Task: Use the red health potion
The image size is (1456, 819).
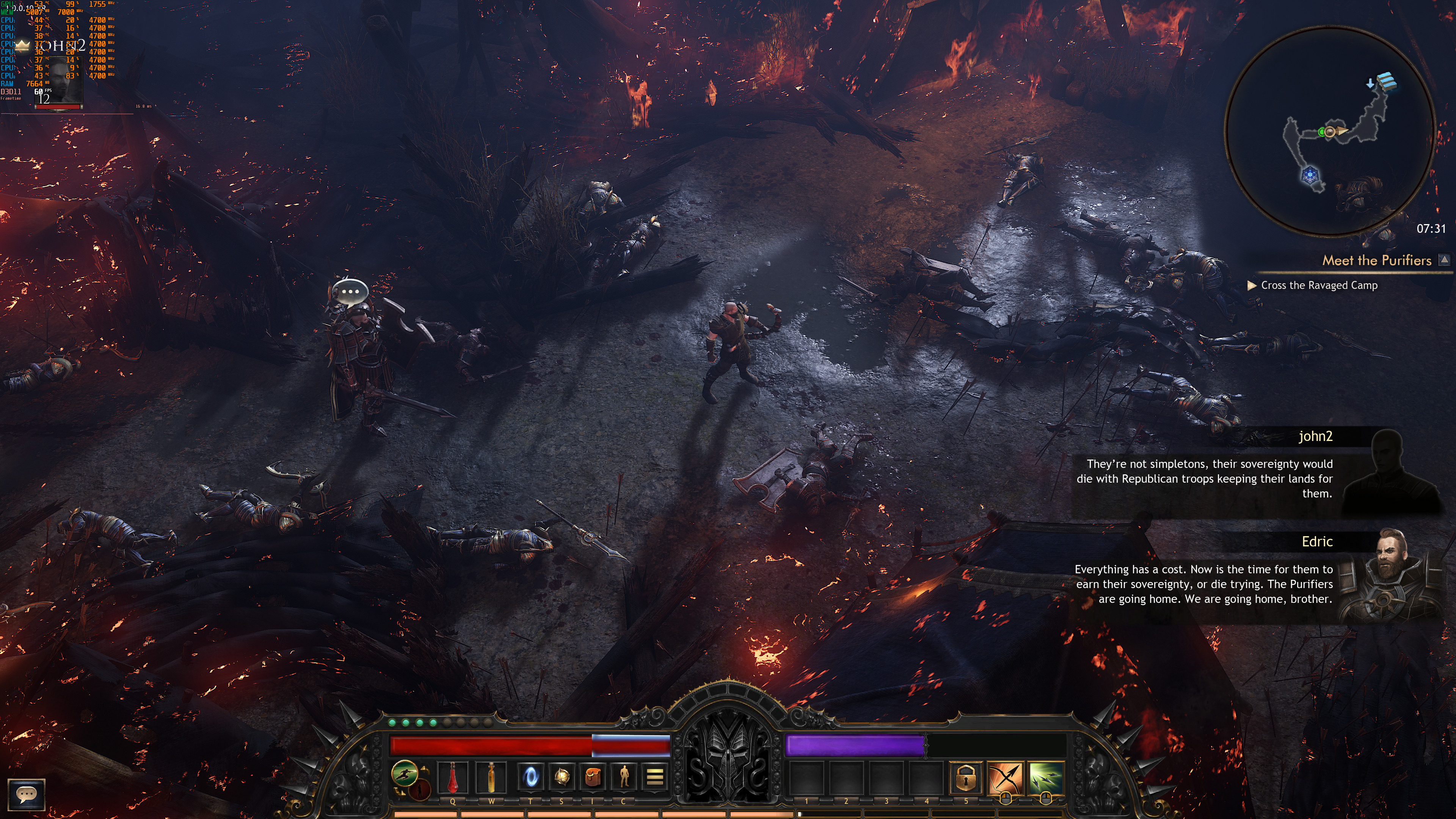Action: coord(453,777)
